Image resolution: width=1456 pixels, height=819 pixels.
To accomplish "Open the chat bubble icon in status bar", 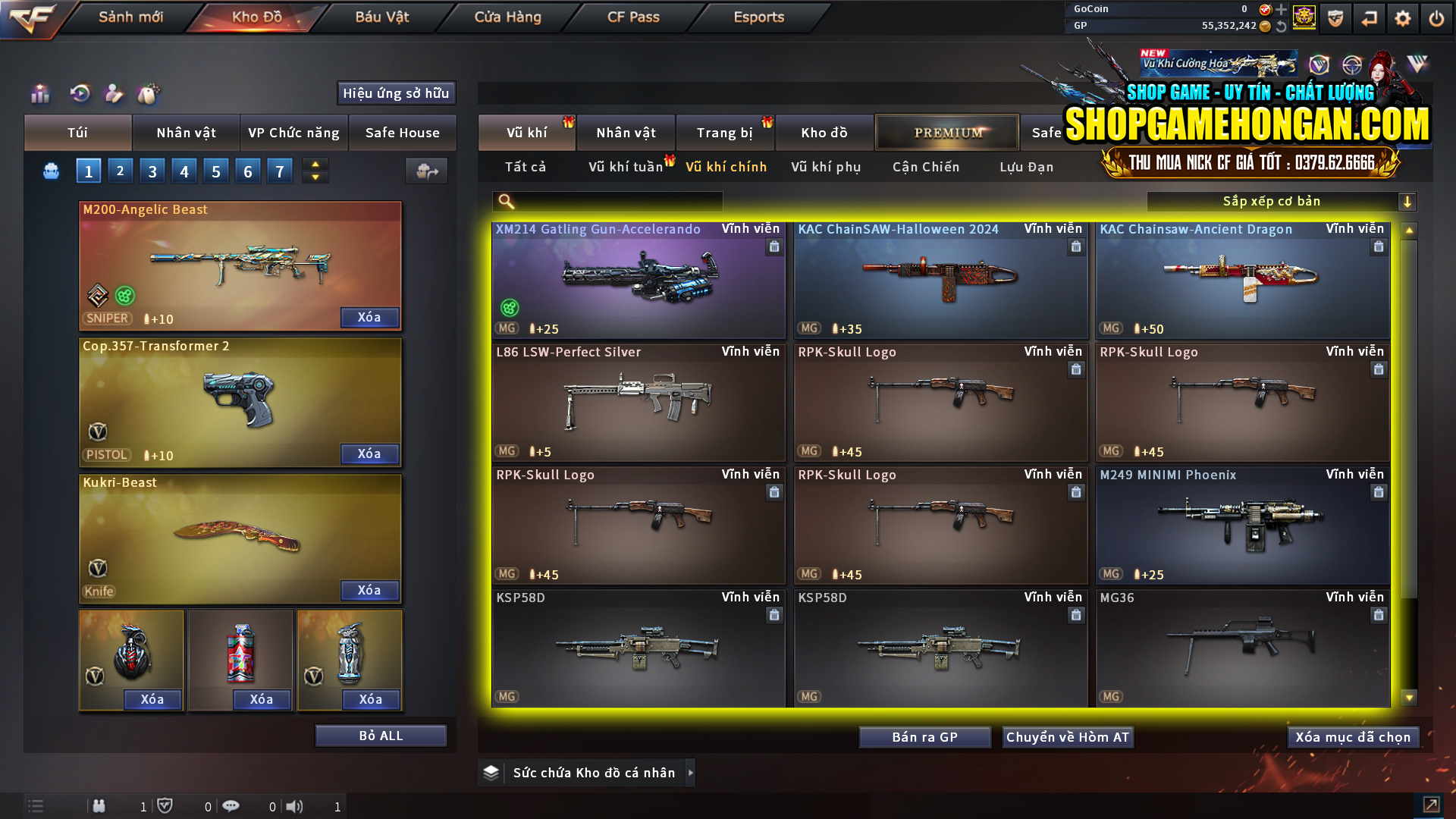I will coord(231,806).
